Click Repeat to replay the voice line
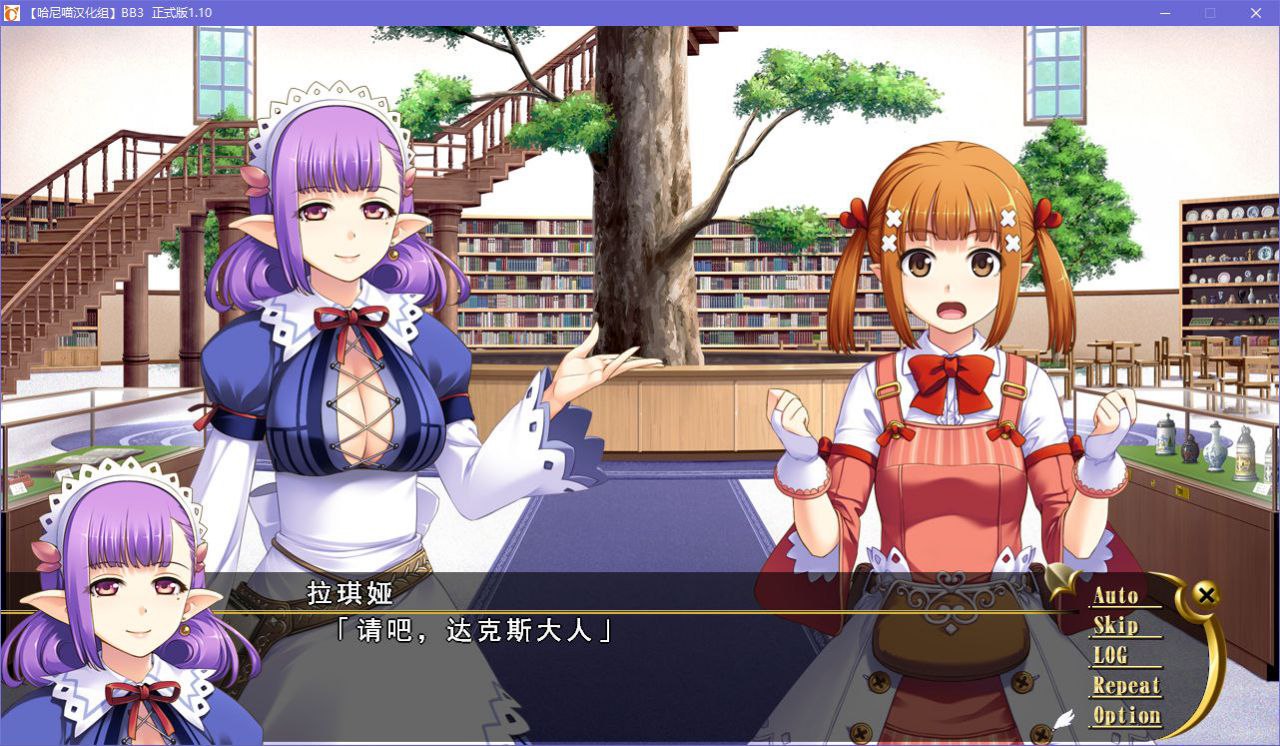Image resolution: width=1280 pixels, height=746 pixels. tap(1125, 686)
